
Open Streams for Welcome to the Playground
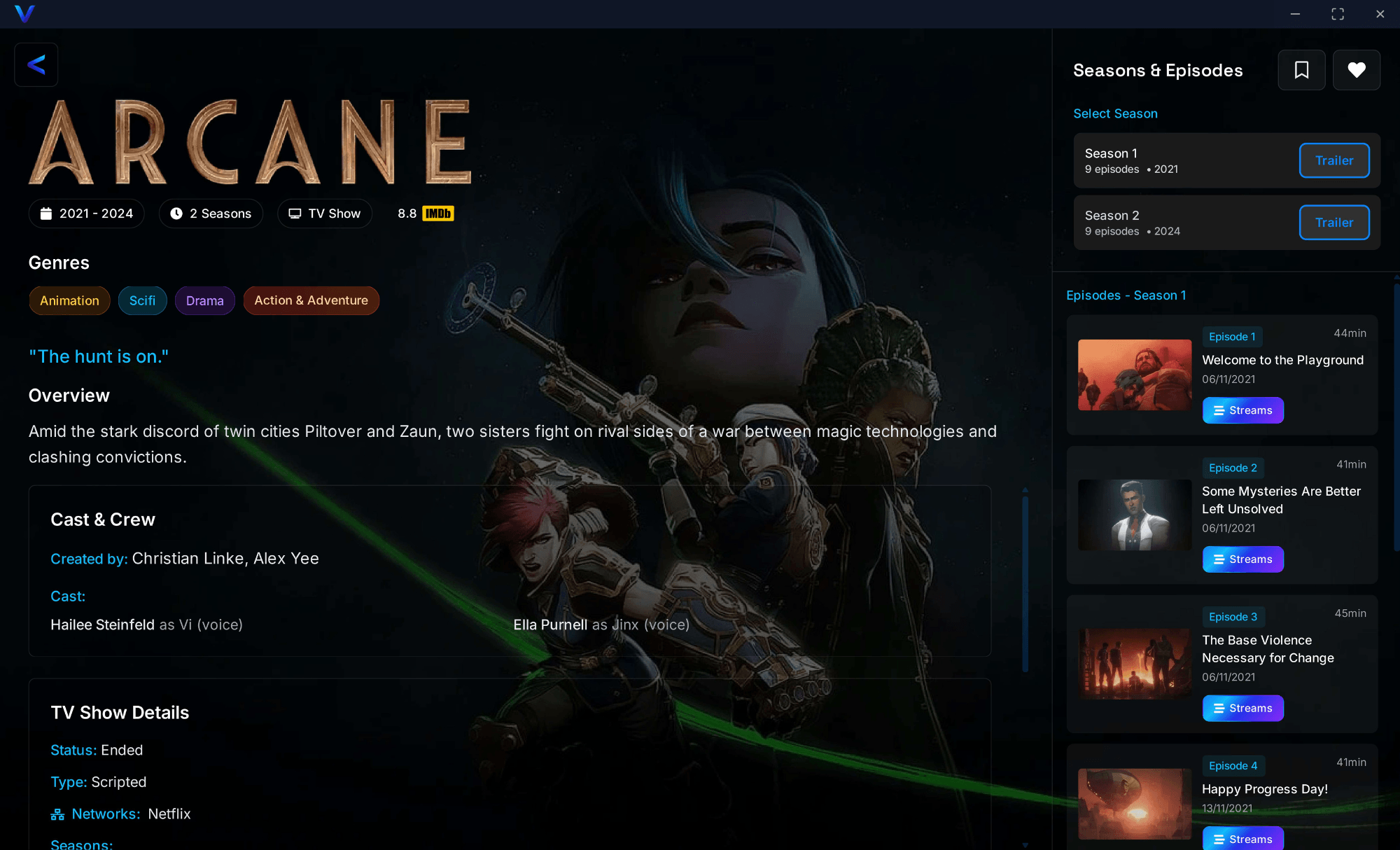[x=1242, y=410]
